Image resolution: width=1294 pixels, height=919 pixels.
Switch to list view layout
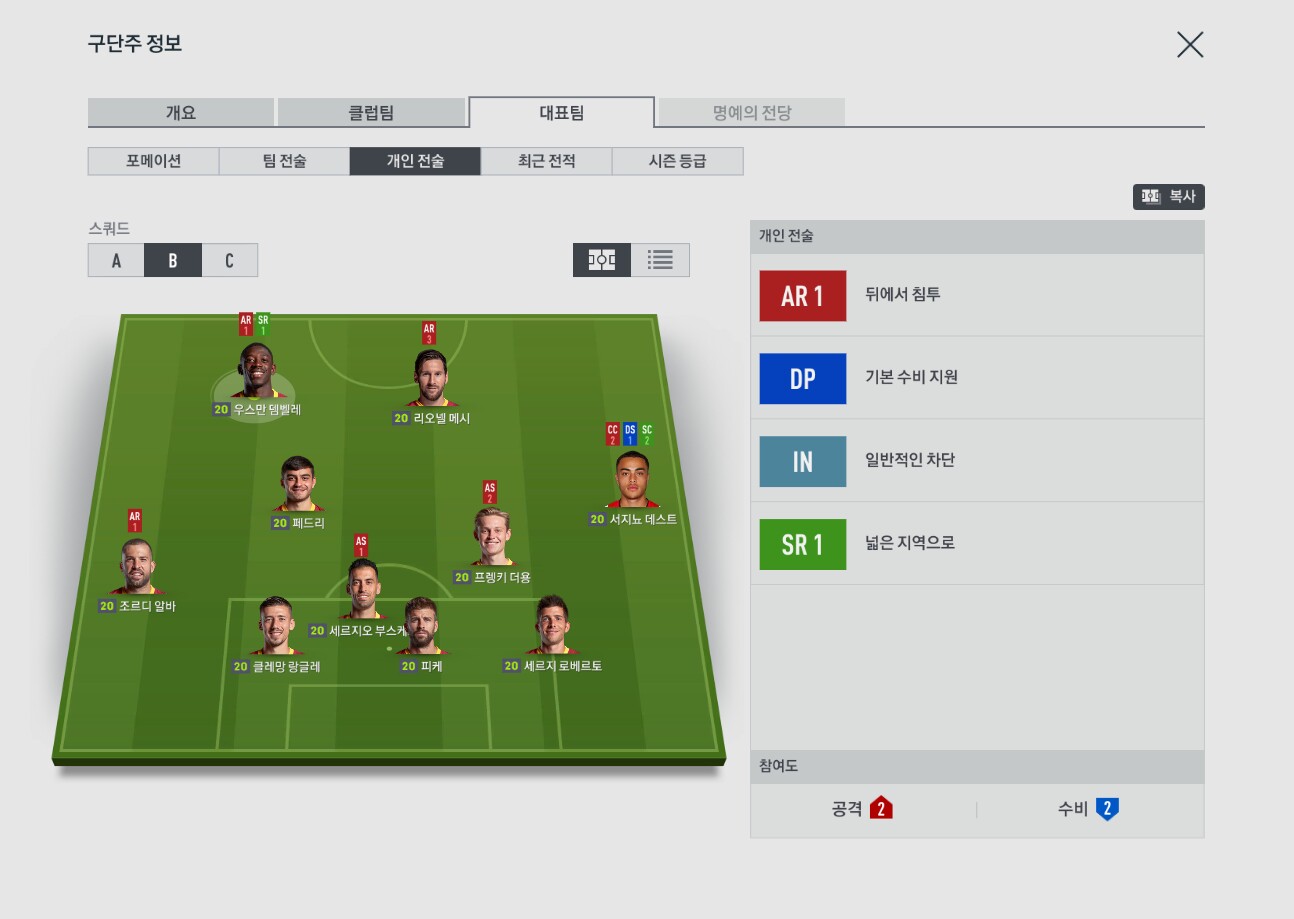click(x=660, y=260)
